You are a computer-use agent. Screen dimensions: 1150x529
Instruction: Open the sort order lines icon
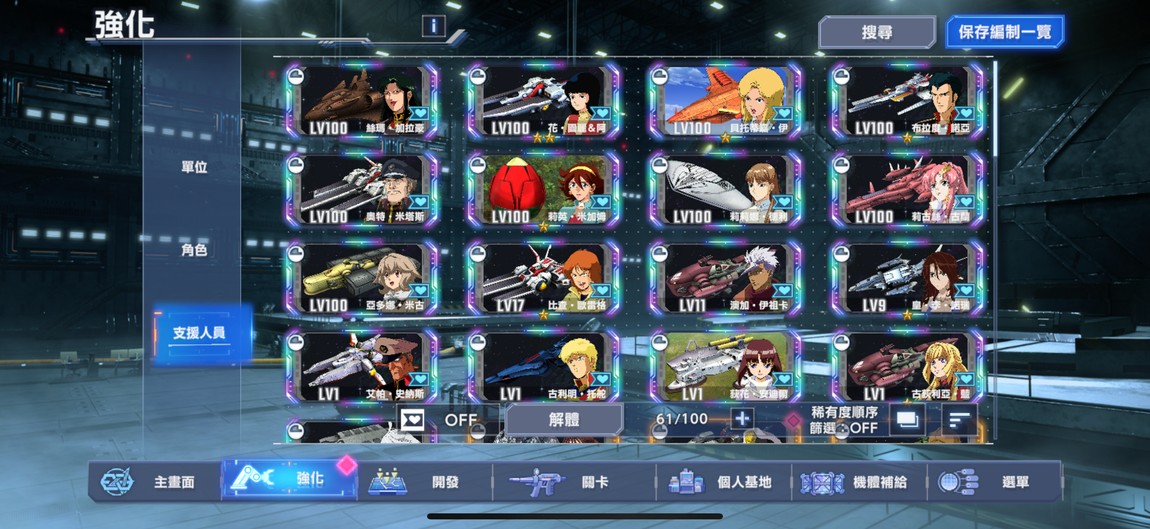coord(959,420)
